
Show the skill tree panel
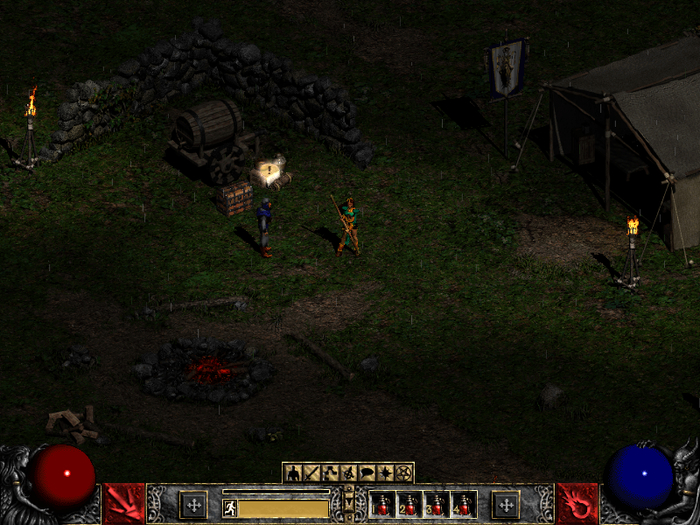[x=330, y=473]
